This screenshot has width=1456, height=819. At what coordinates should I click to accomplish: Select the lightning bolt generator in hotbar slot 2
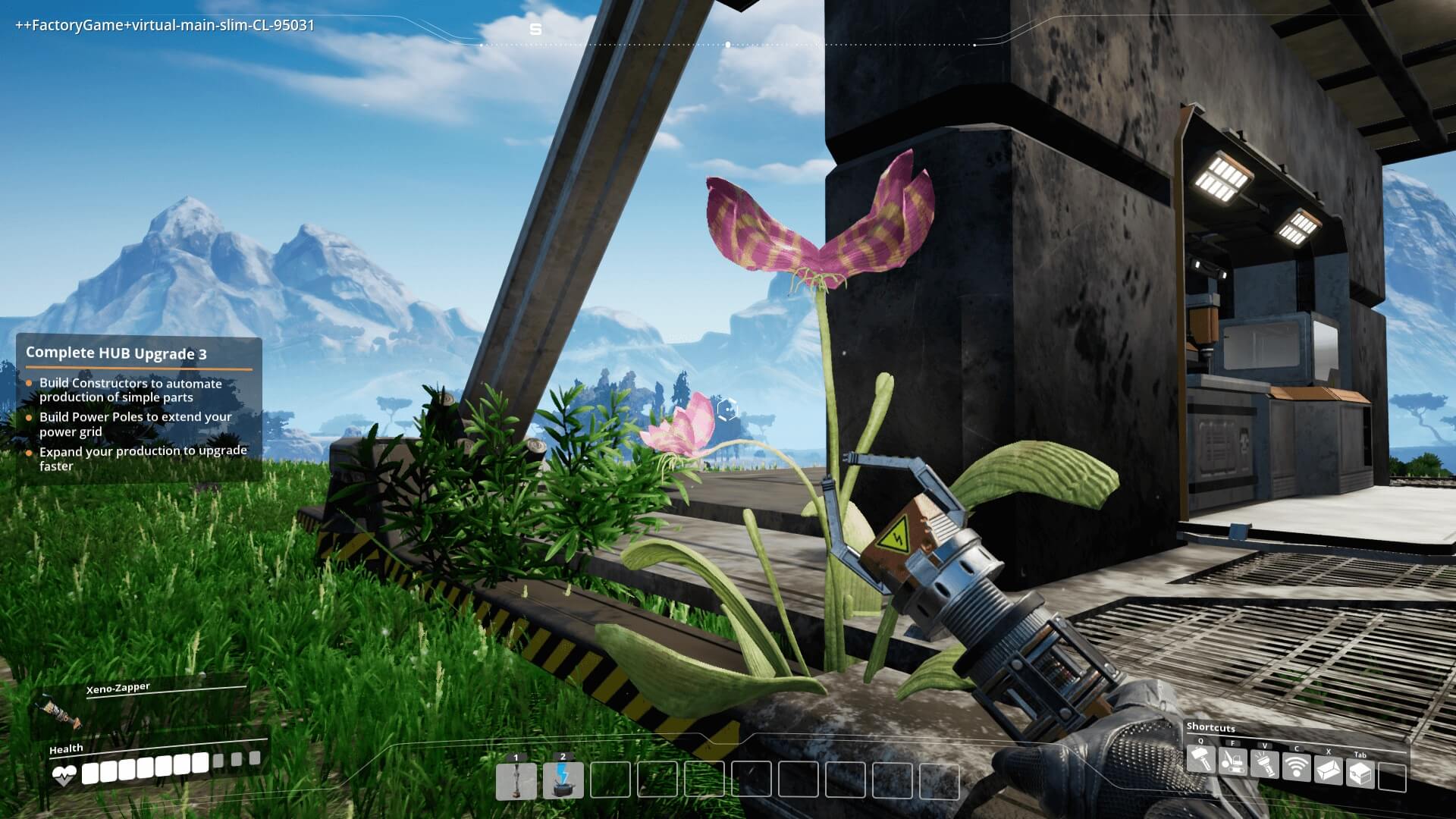(563, 781)
